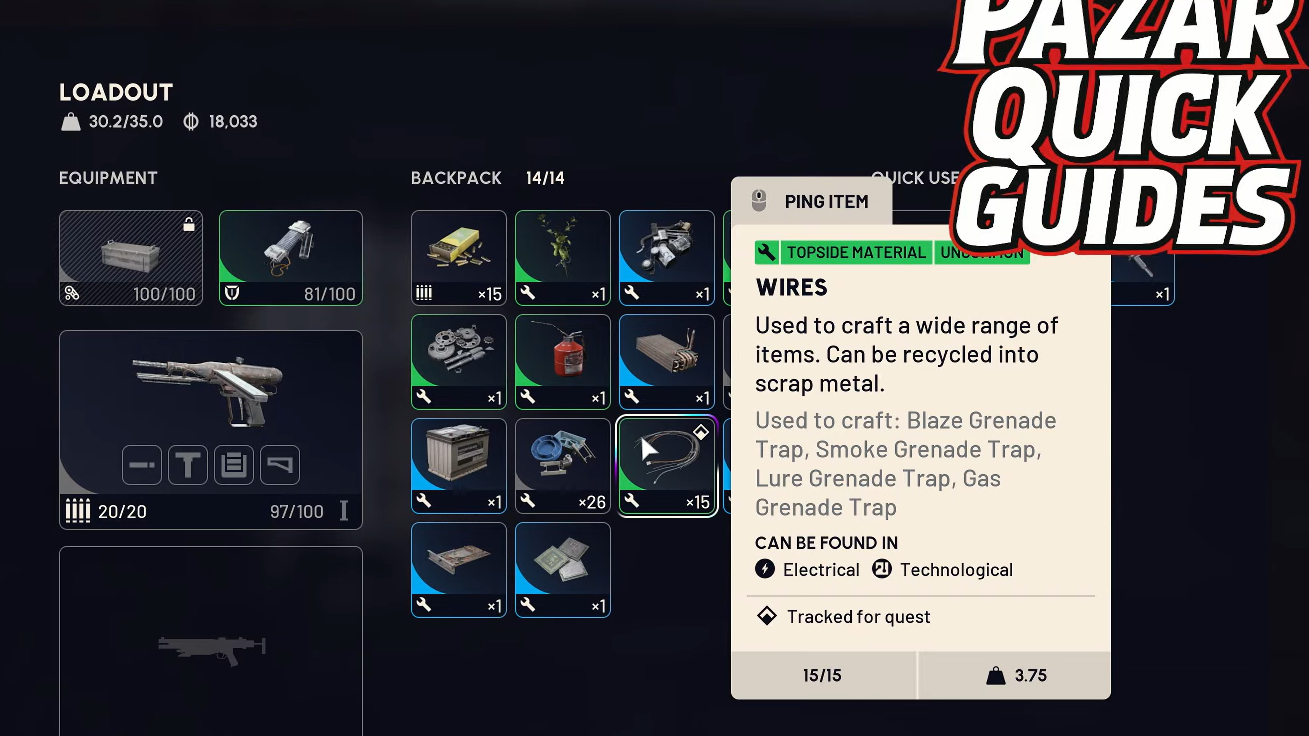Select the red oil can slot
Viewport: 1309px width, 736px height.
[563, 361]
